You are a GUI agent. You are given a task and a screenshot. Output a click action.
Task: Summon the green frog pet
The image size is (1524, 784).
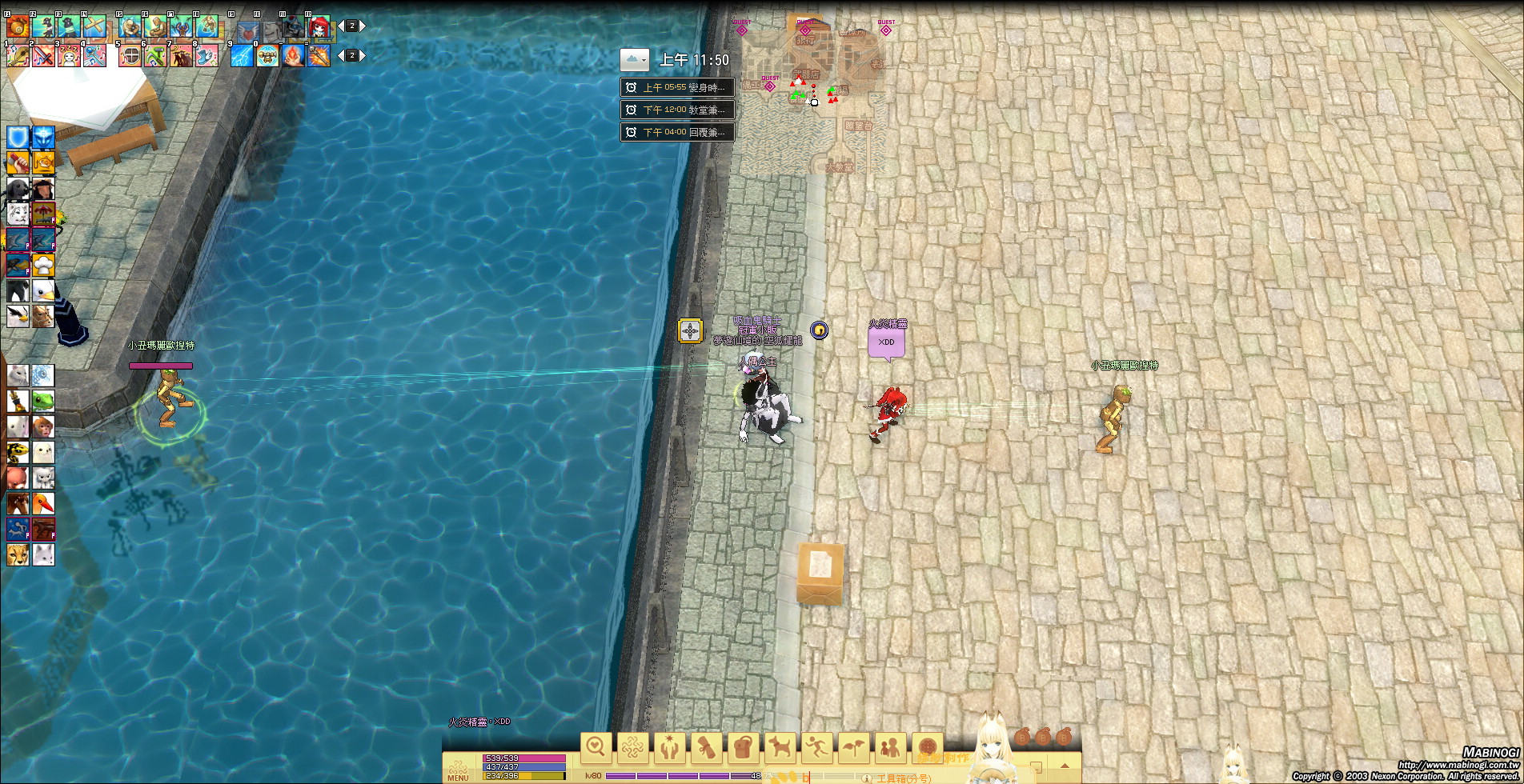coord(43,401)
